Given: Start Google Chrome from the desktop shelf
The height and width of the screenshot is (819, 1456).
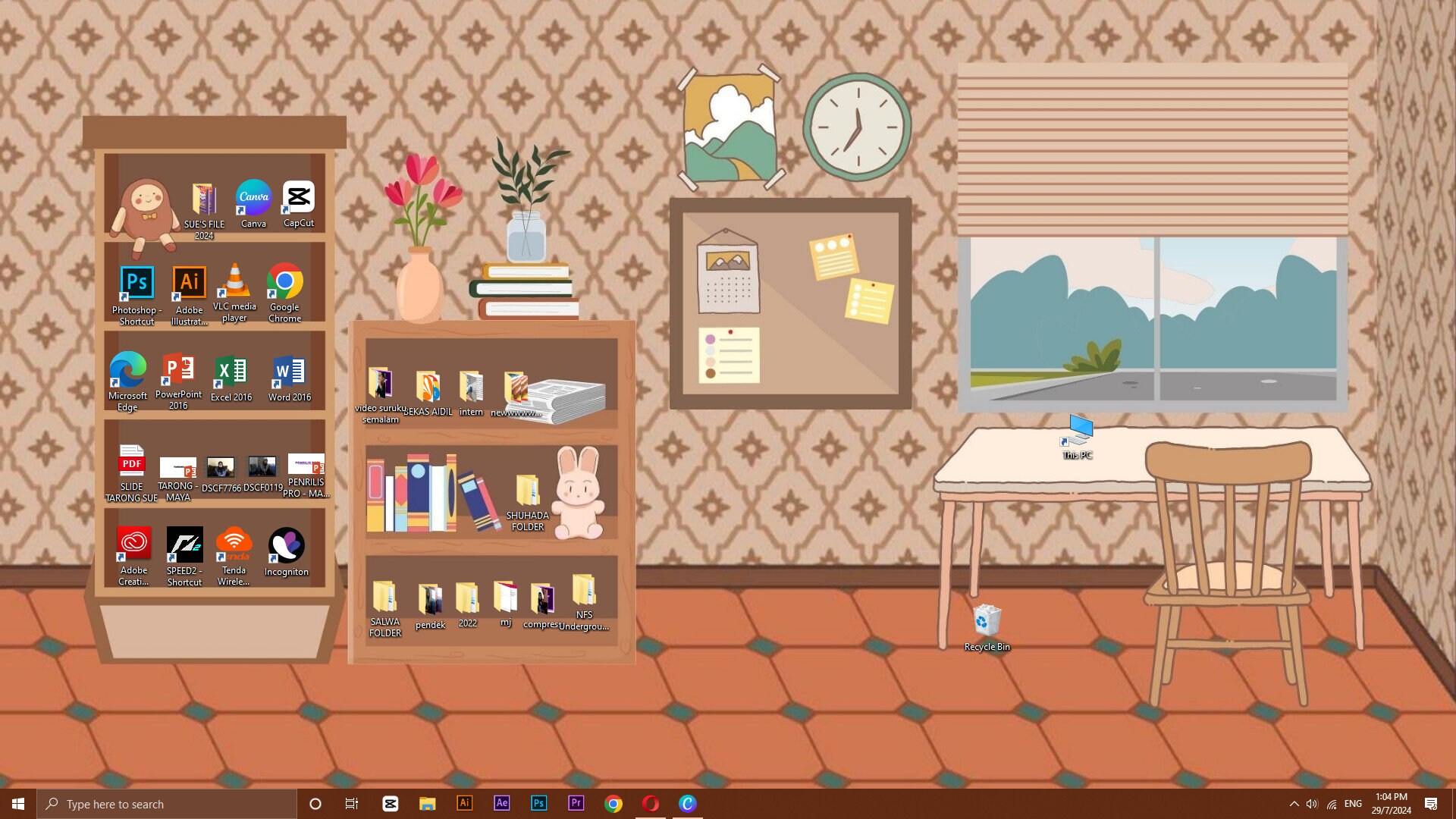Looking at the screenshot, I should tap(285, 282).
